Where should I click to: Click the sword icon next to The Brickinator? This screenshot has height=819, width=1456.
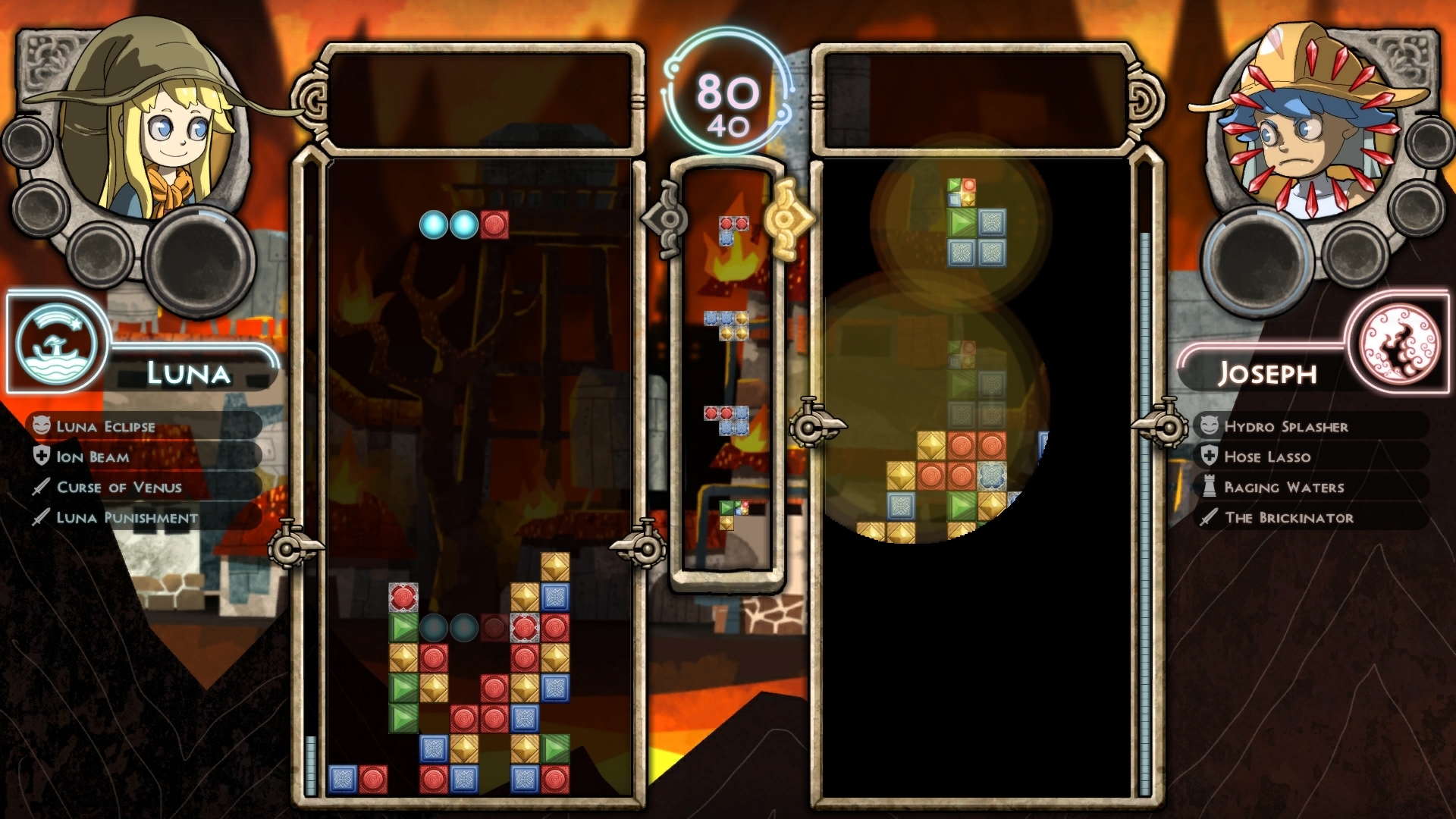(x=1208, y=518)
